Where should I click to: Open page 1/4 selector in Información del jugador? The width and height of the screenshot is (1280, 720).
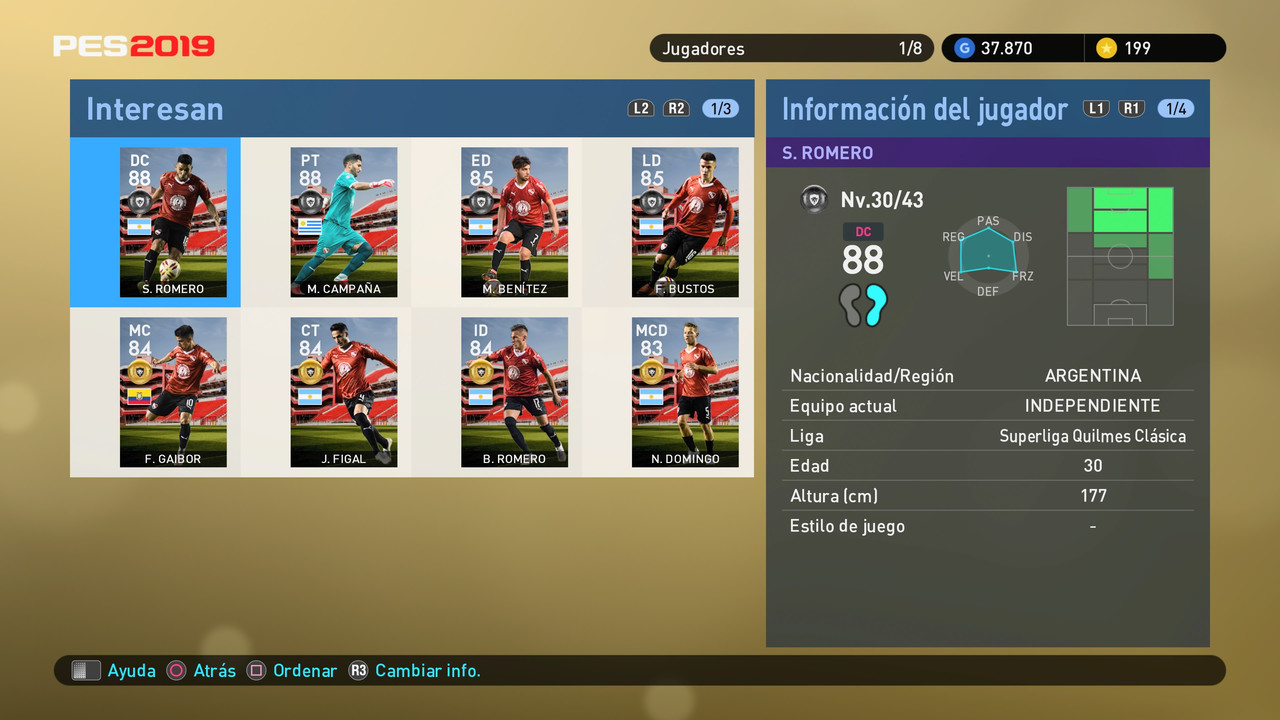point(1176,108)
